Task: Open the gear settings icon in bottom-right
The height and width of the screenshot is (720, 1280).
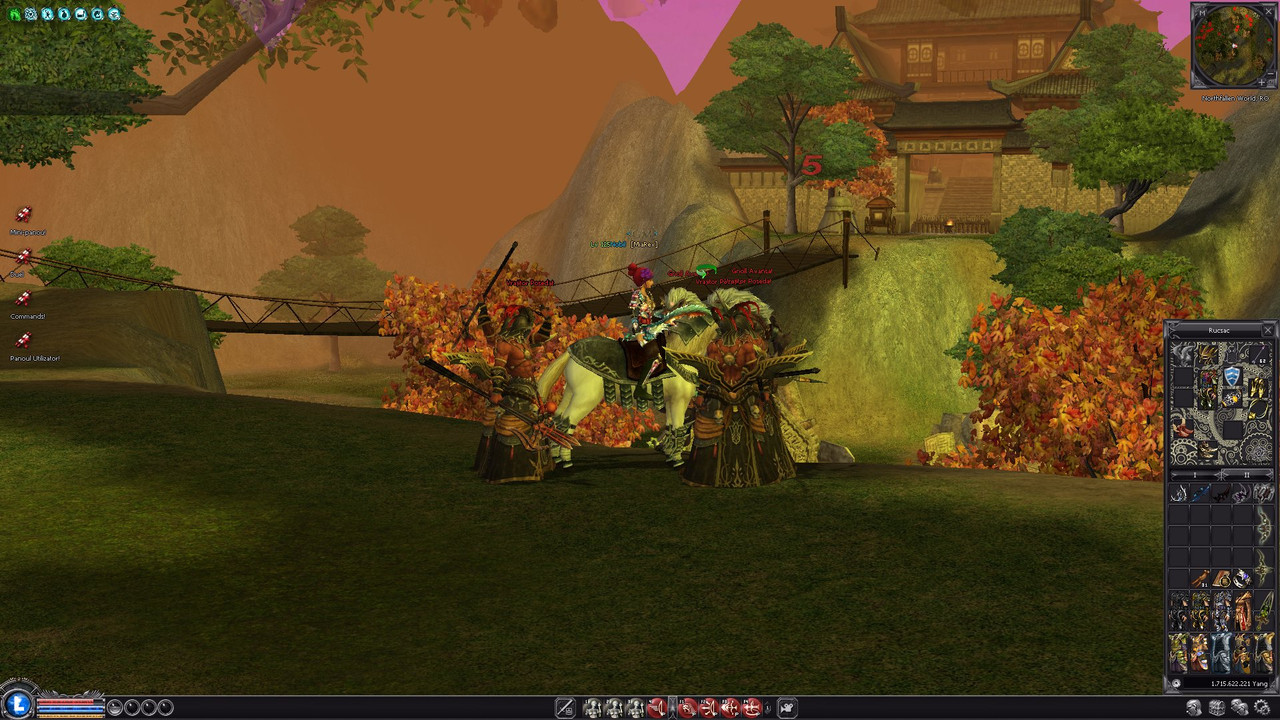Action: point(1261,708)
